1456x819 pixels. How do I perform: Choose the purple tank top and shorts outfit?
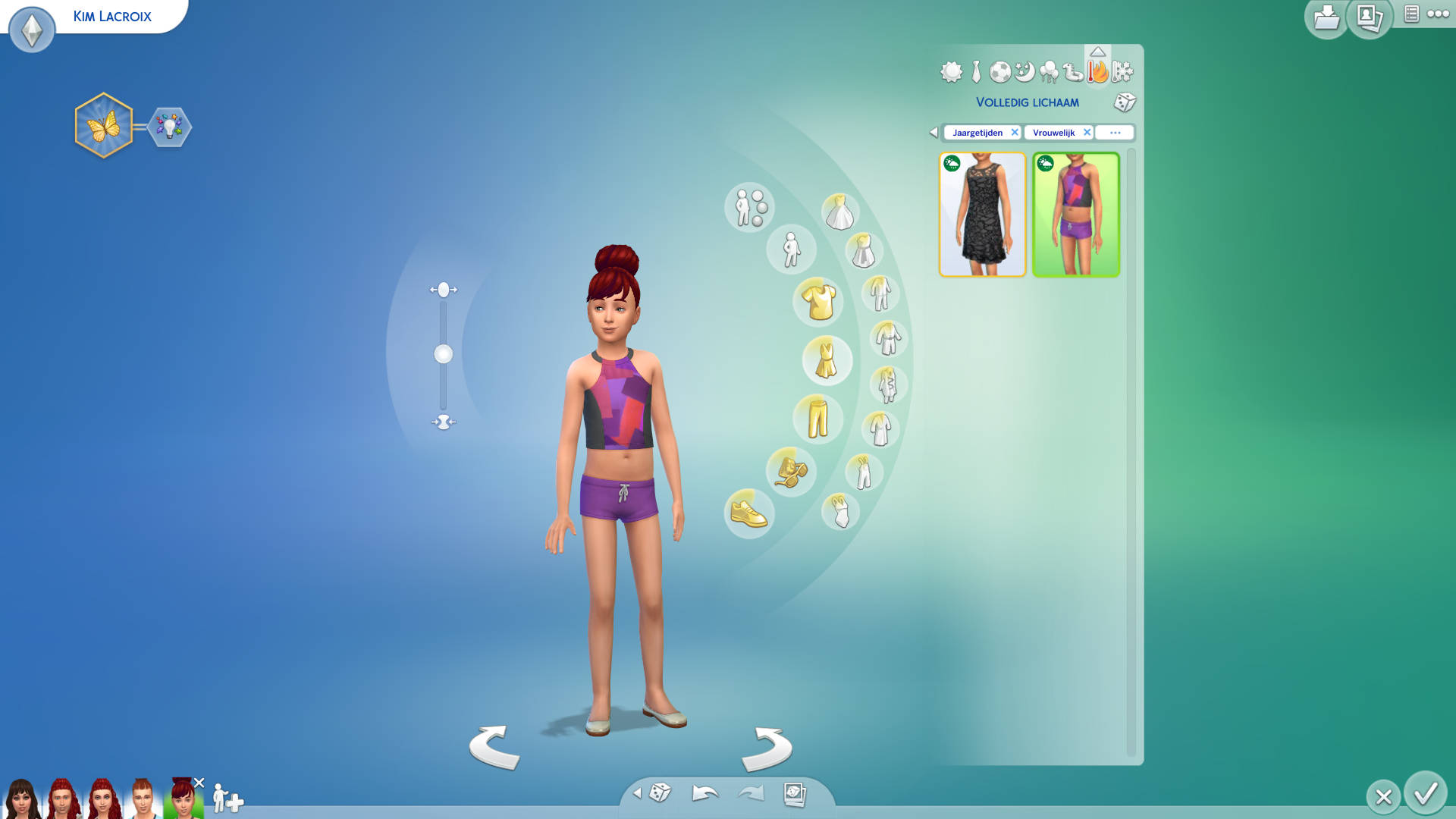[1075, 215]
